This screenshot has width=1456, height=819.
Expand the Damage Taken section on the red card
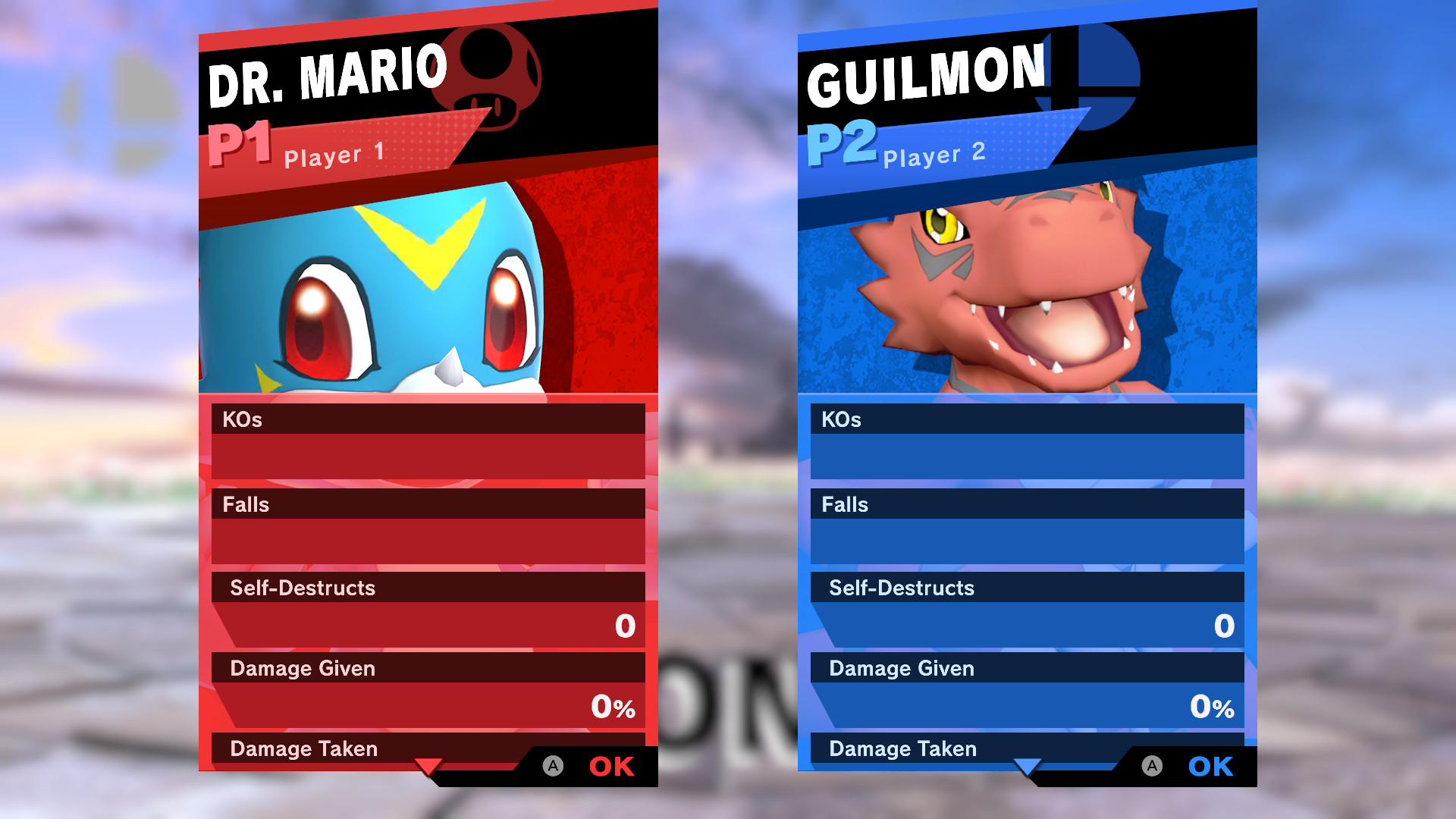coord(303,748)
